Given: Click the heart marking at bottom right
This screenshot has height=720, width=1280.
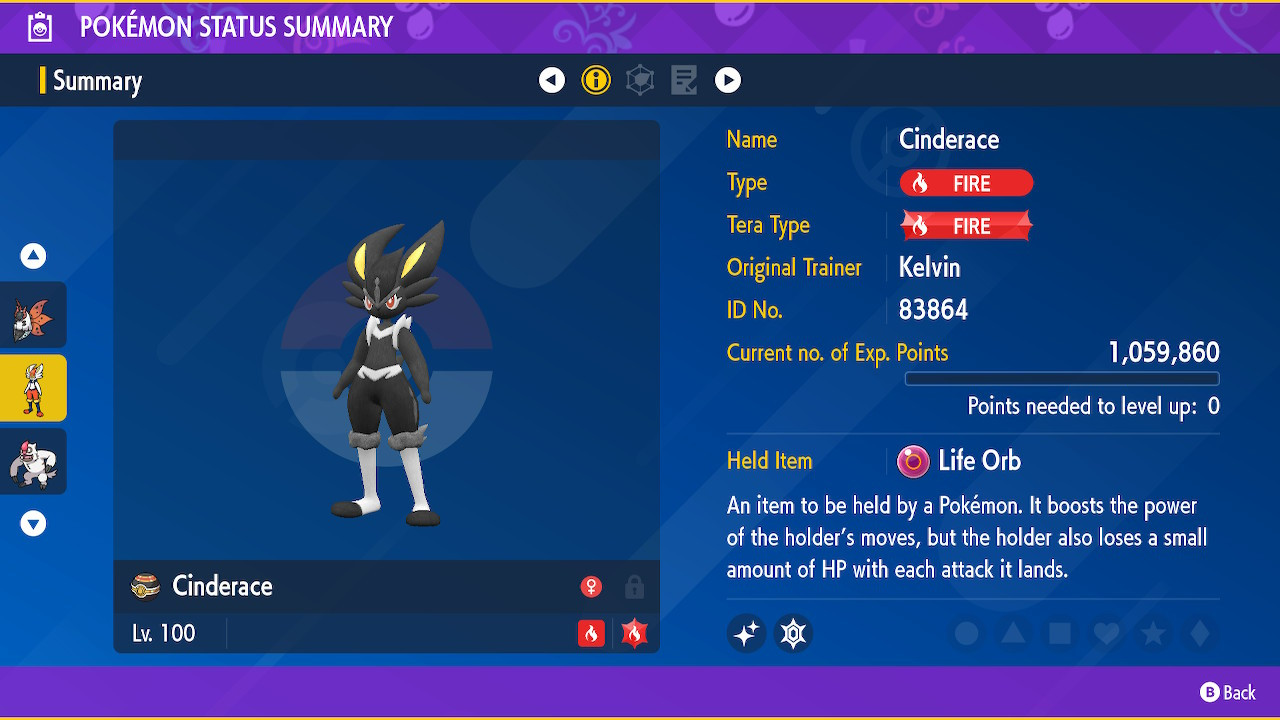Looking at the screenshot, I should coord(1106,633).
